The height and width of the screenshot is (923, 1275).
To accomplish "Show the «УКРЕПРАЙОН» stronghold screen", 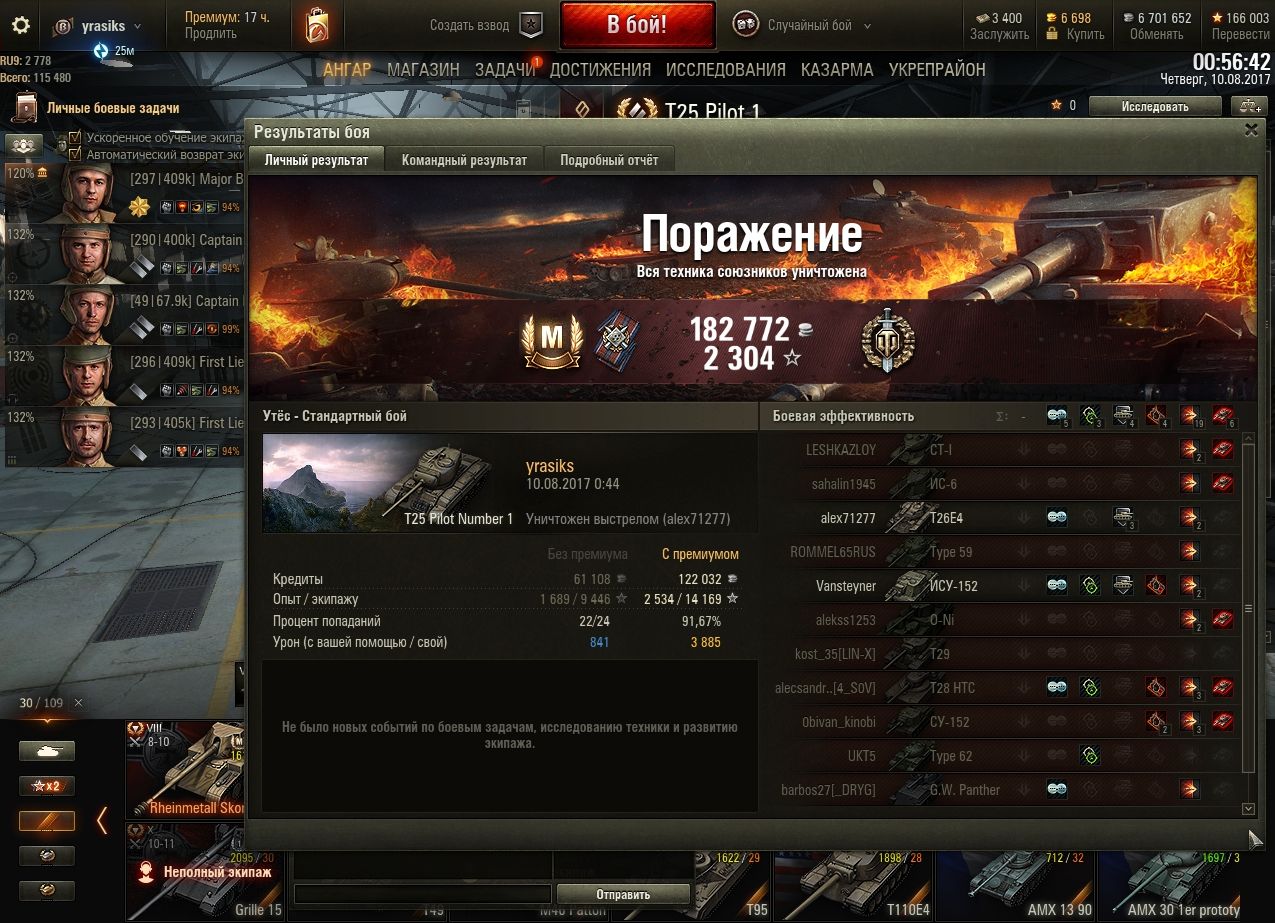I will tap(937, 70).
